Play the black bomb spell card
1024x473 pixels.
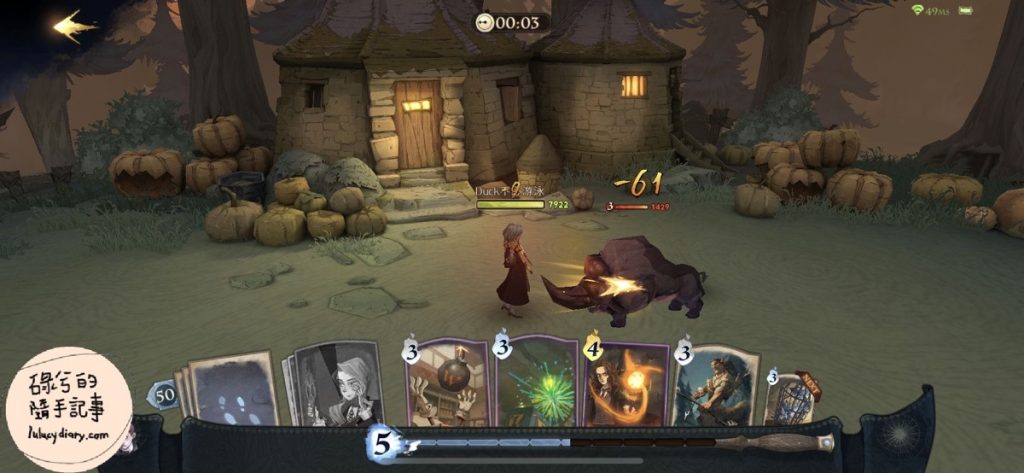point(446,384)
